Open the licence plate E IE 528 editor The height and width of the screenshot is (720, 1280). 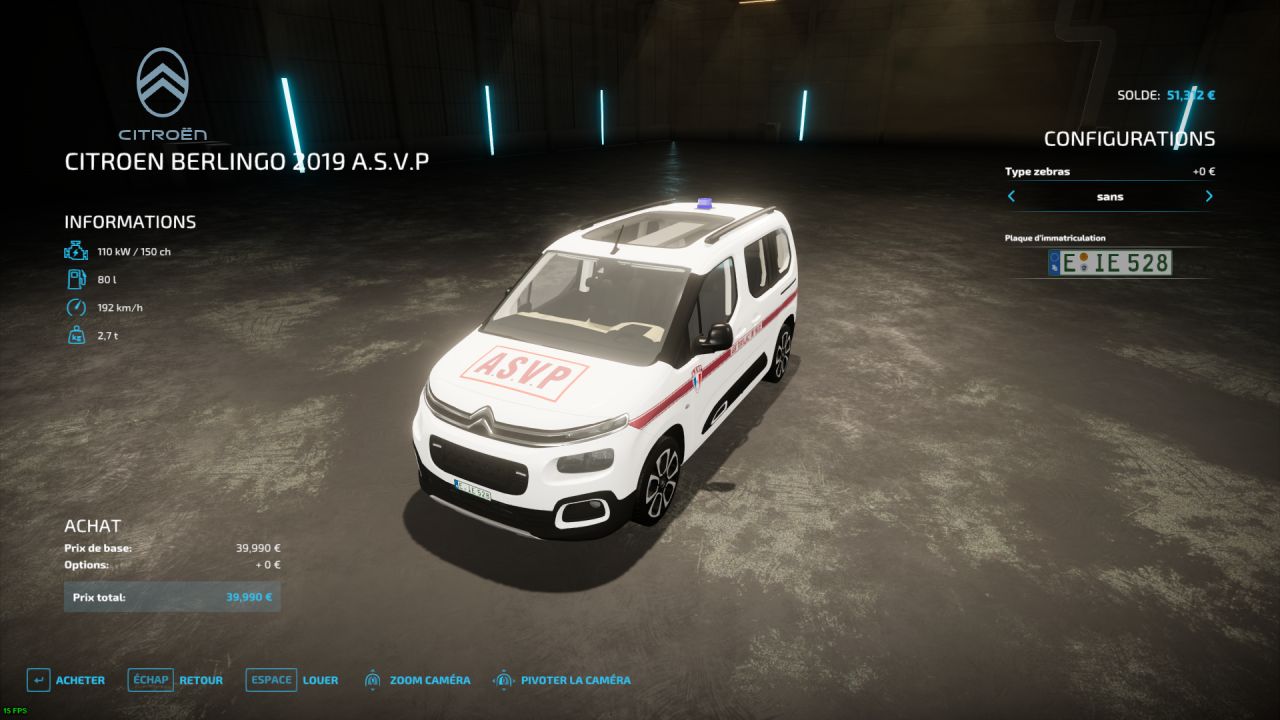(1109, 263)
